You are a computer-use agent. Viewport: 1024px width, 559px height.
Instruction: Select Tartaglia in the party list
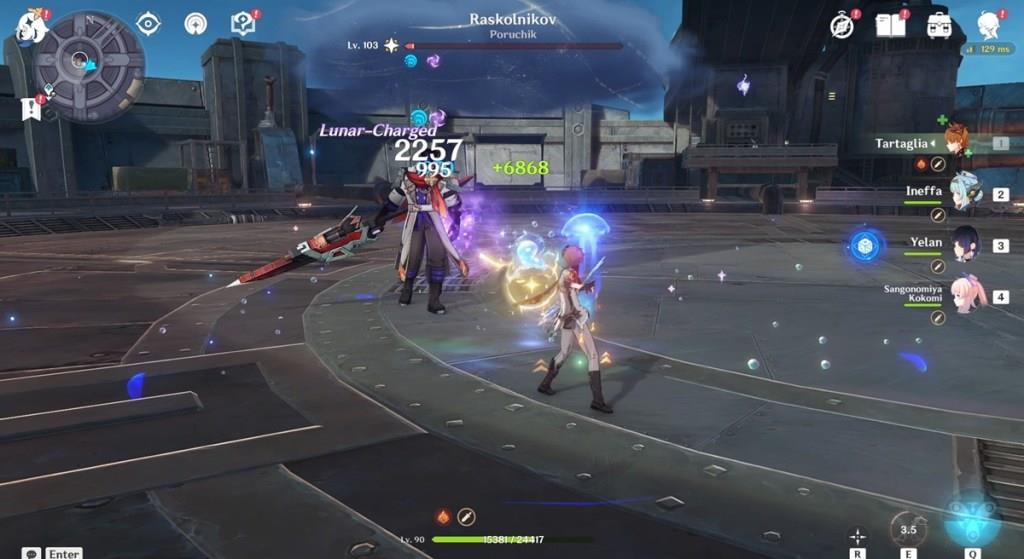[x=955, y=143]
